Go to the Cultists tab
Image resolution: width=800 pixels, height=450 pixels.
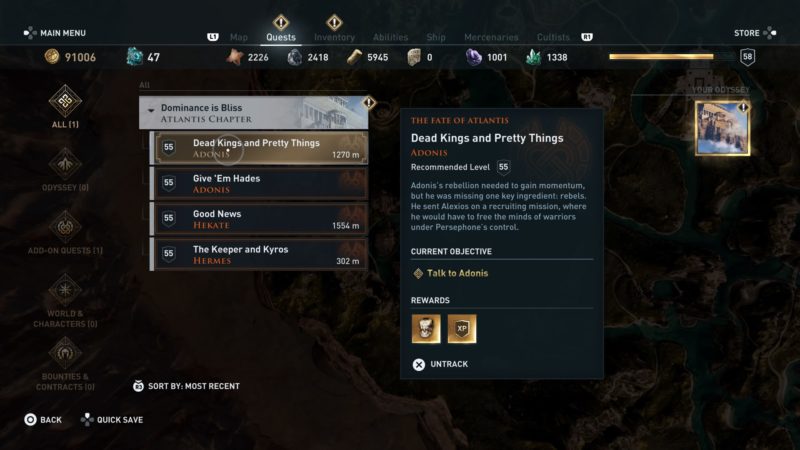pyautogui.click(x=554, y=38)
